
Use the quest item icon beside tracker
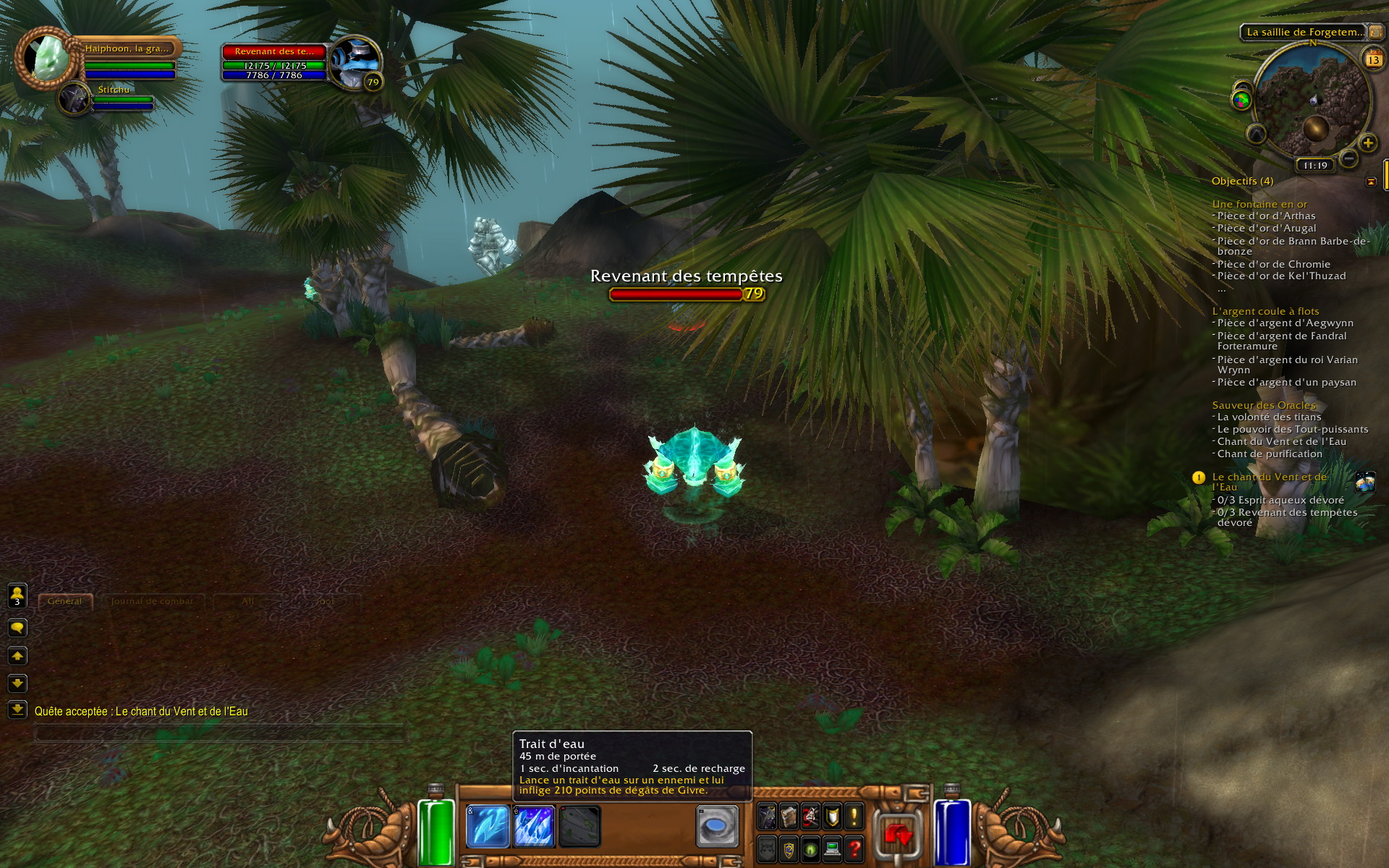tap(1365, 482)
